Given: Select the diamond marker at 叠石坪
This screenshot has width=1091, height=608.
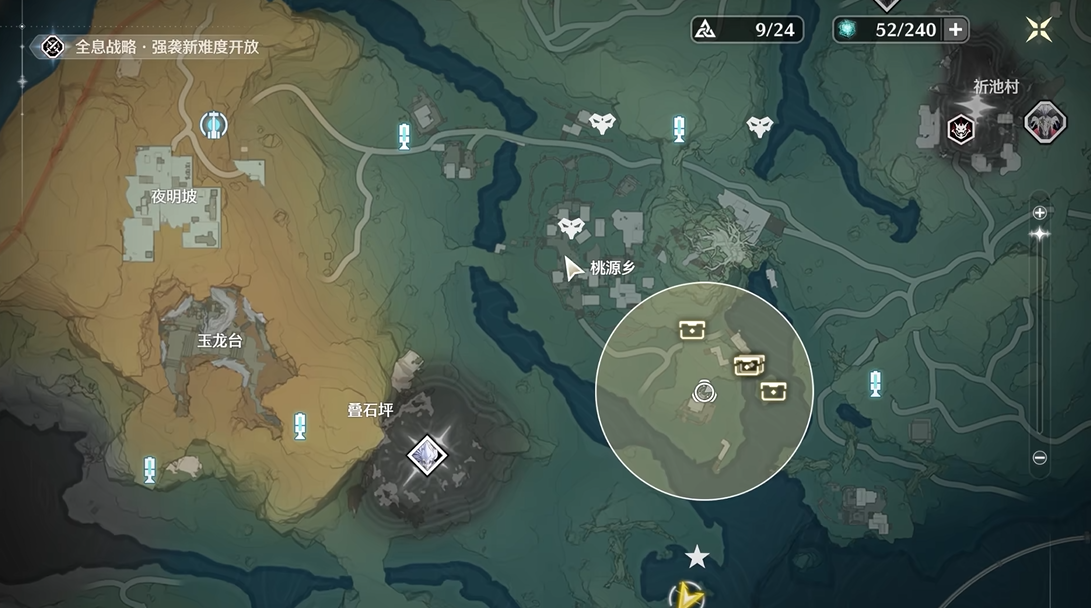Looking at the screenshot, I should coord(427,455).
